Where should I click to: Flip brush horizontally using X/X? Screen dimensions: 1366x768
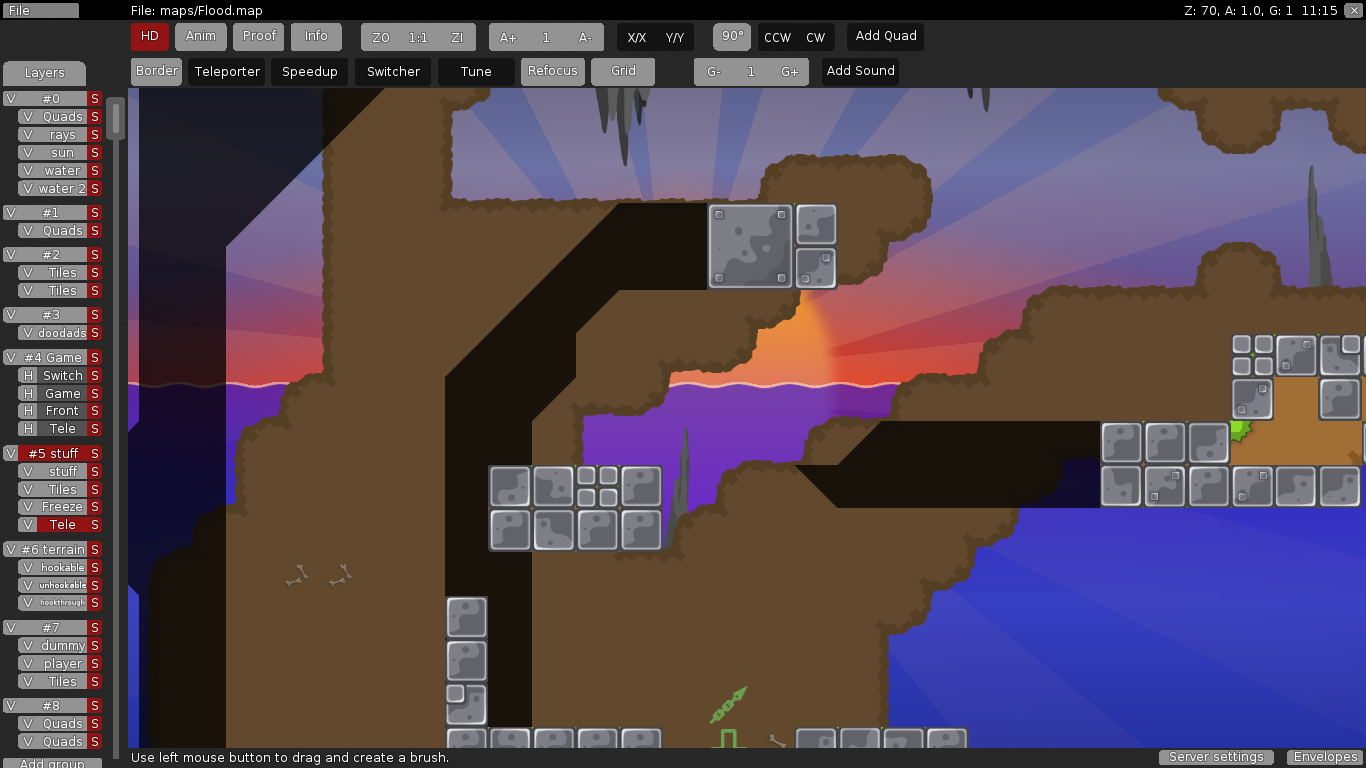638,36
